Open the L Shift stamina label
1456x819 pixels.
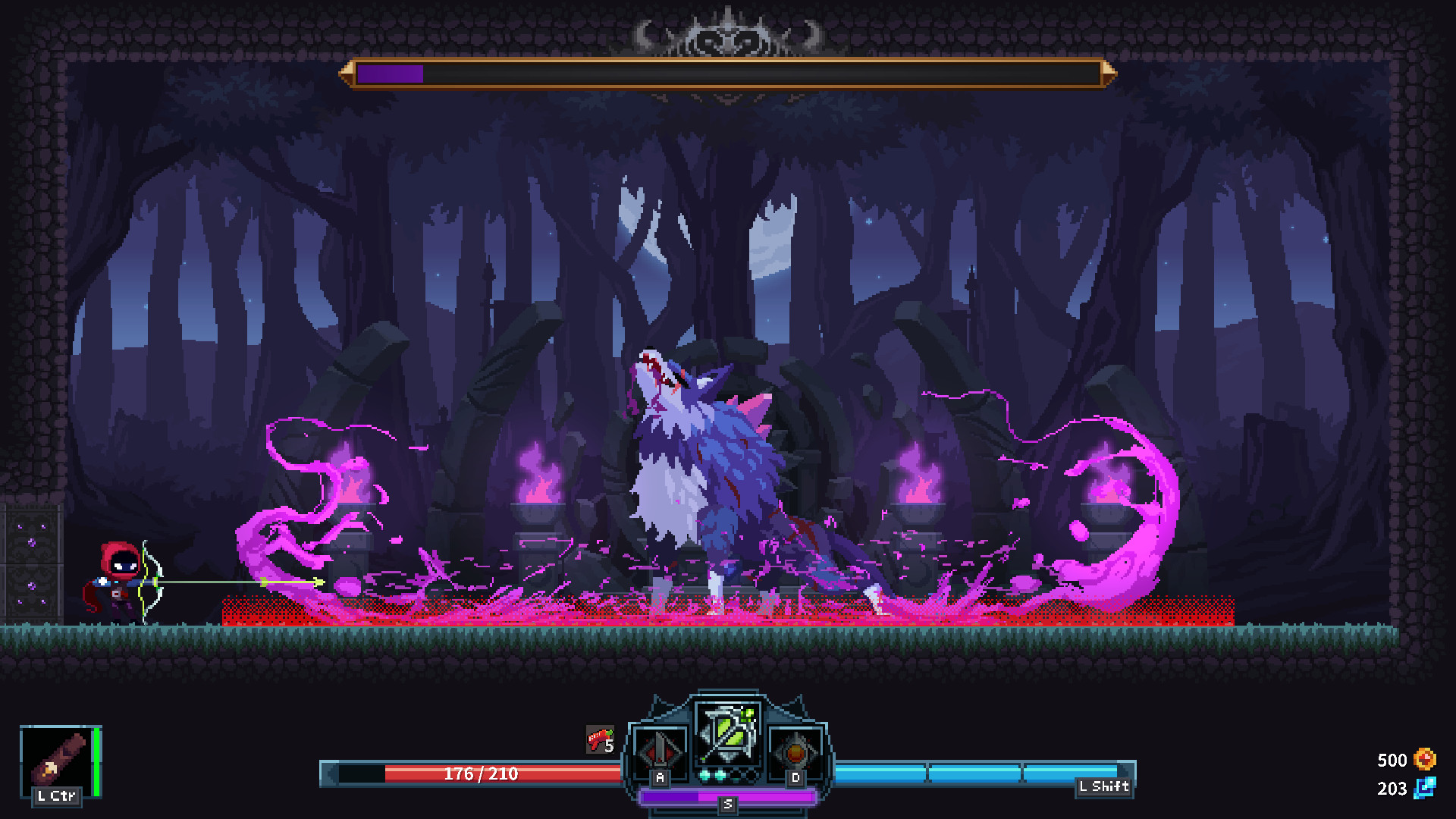(x=1103, y=787)
